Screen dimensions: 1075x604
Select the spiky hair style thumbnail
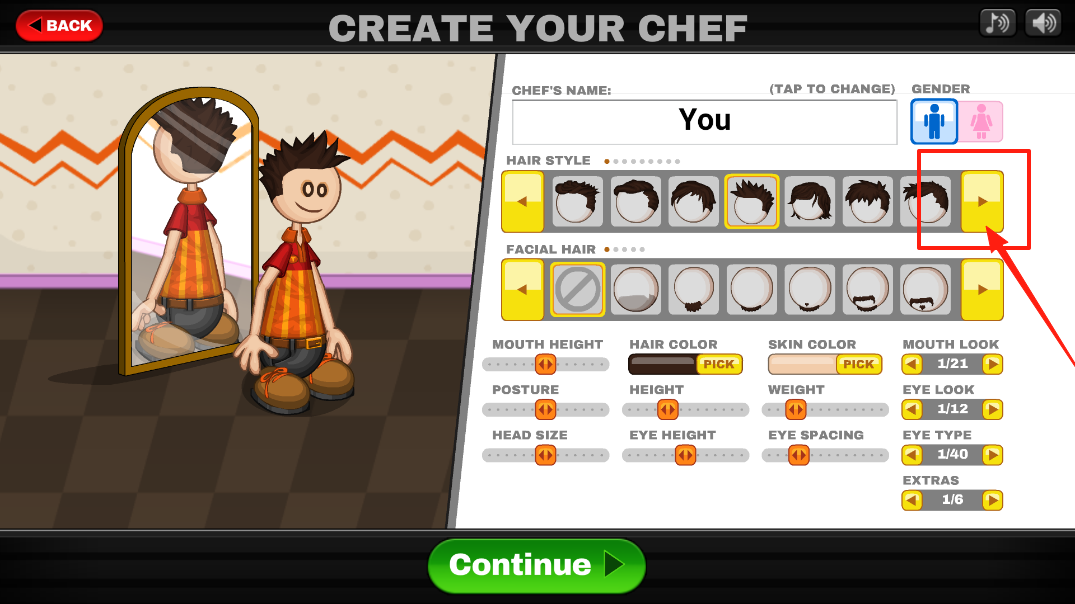click(x=750, y=202)
